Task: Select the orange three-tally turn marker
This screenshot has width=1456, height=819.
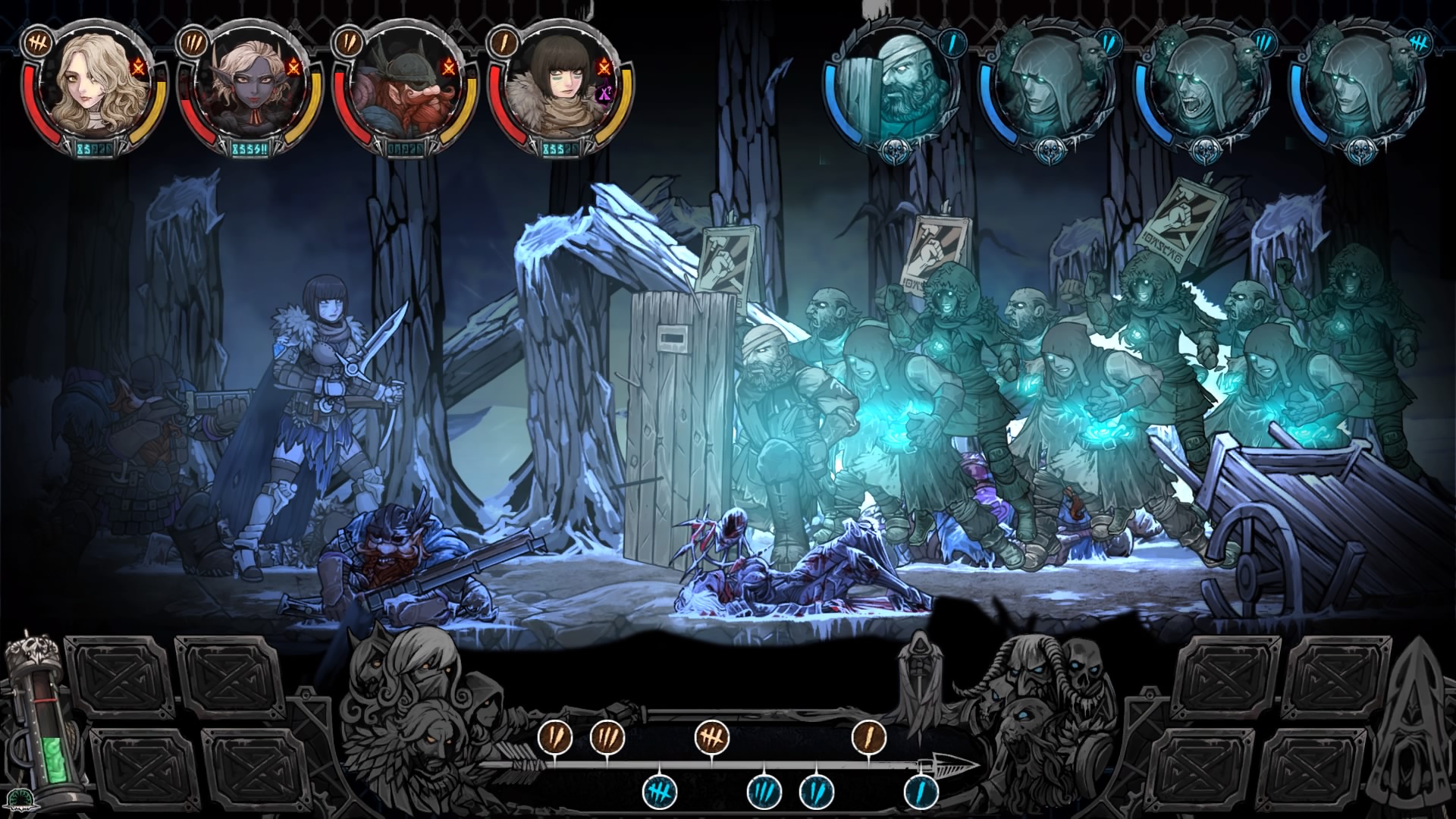Action: pos(607,736)
